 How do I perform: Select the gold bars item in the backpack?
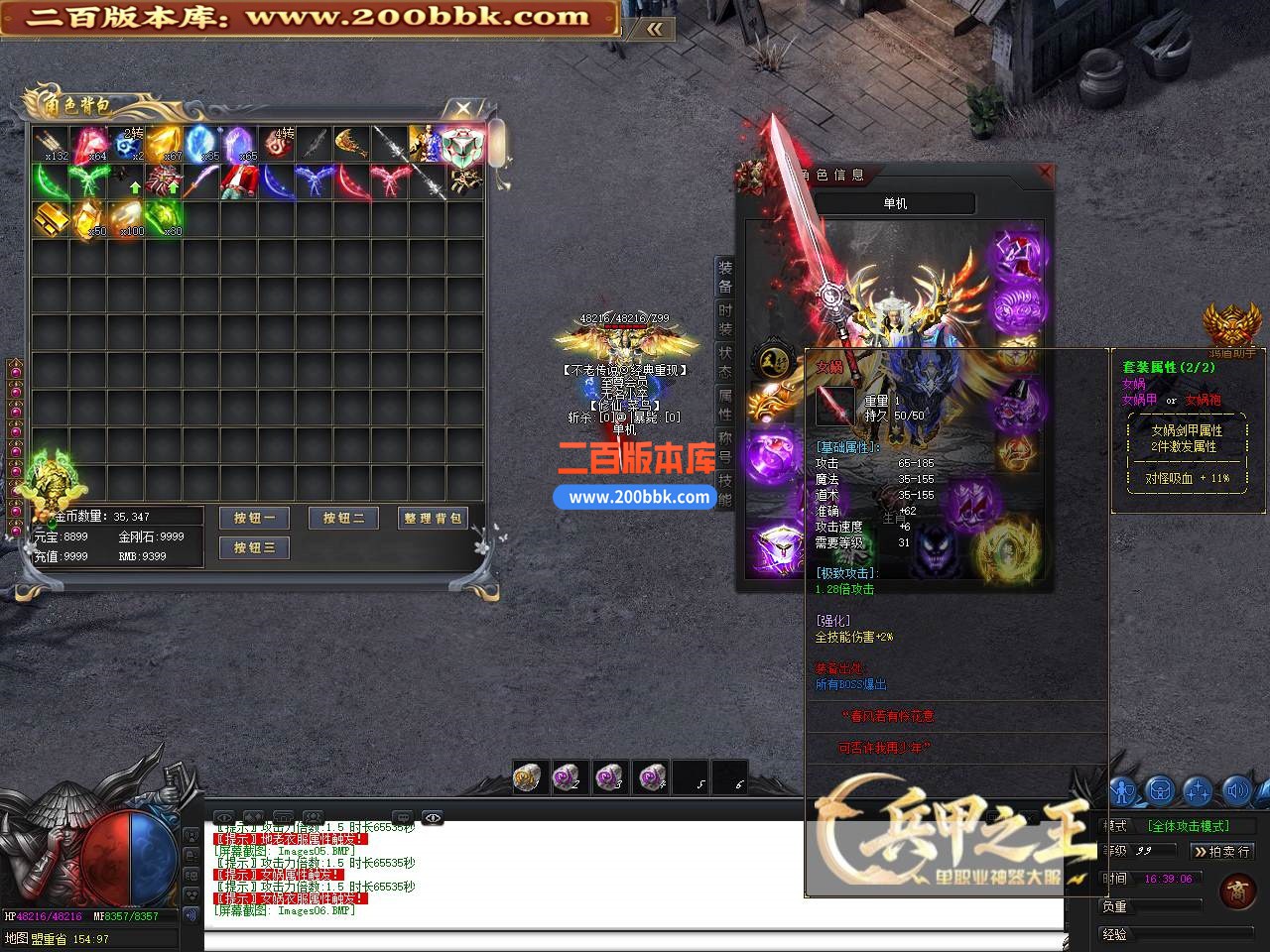pyautogui.click(x=50, y=217)
